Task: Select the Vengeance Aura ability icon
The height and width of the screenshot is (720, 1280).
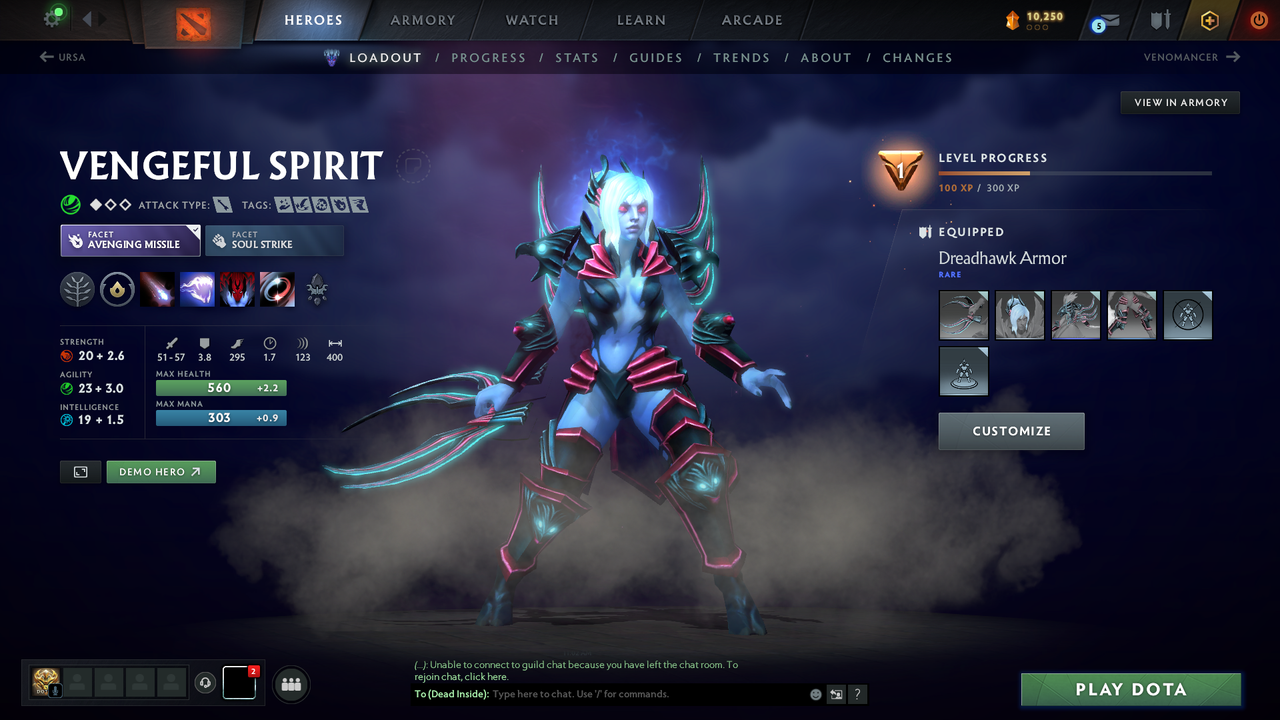Action: tap(237, 290)
